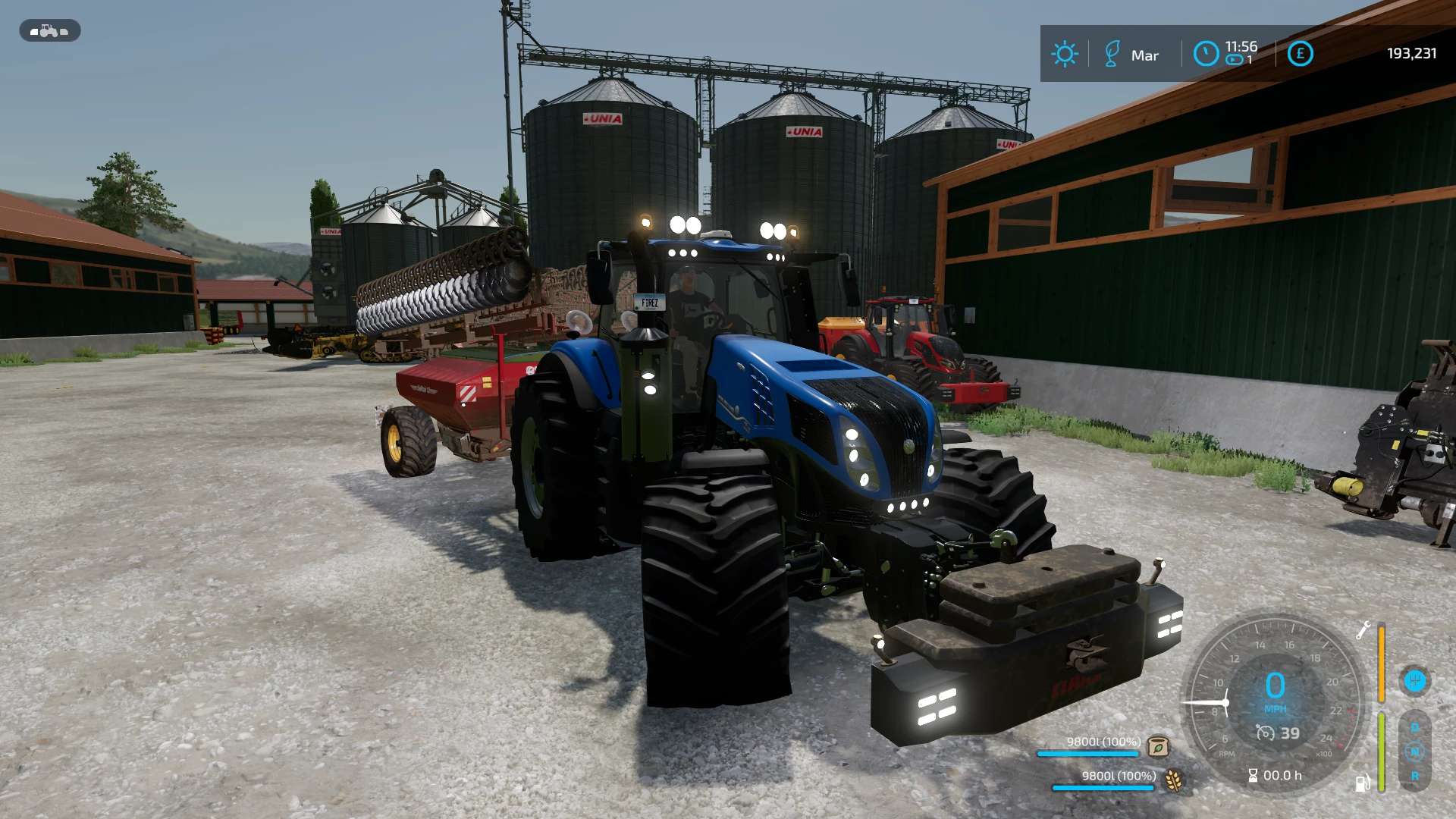
Task: Open the pound currency balance icon
Action: coord(1300,54)
